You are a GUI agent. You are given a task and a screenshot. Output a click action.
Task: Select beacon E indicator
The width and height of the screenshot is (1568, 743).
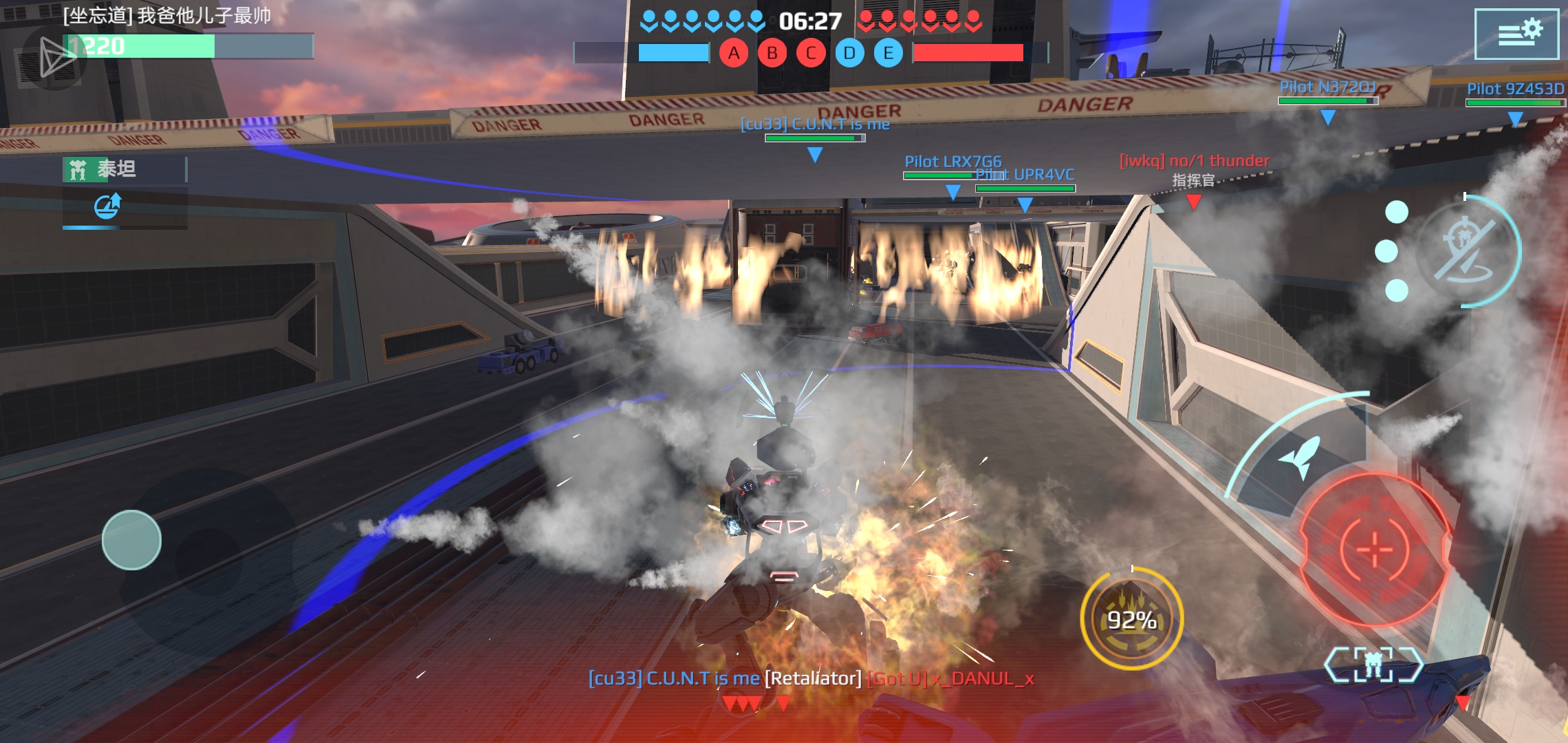(x=888, y=53)
